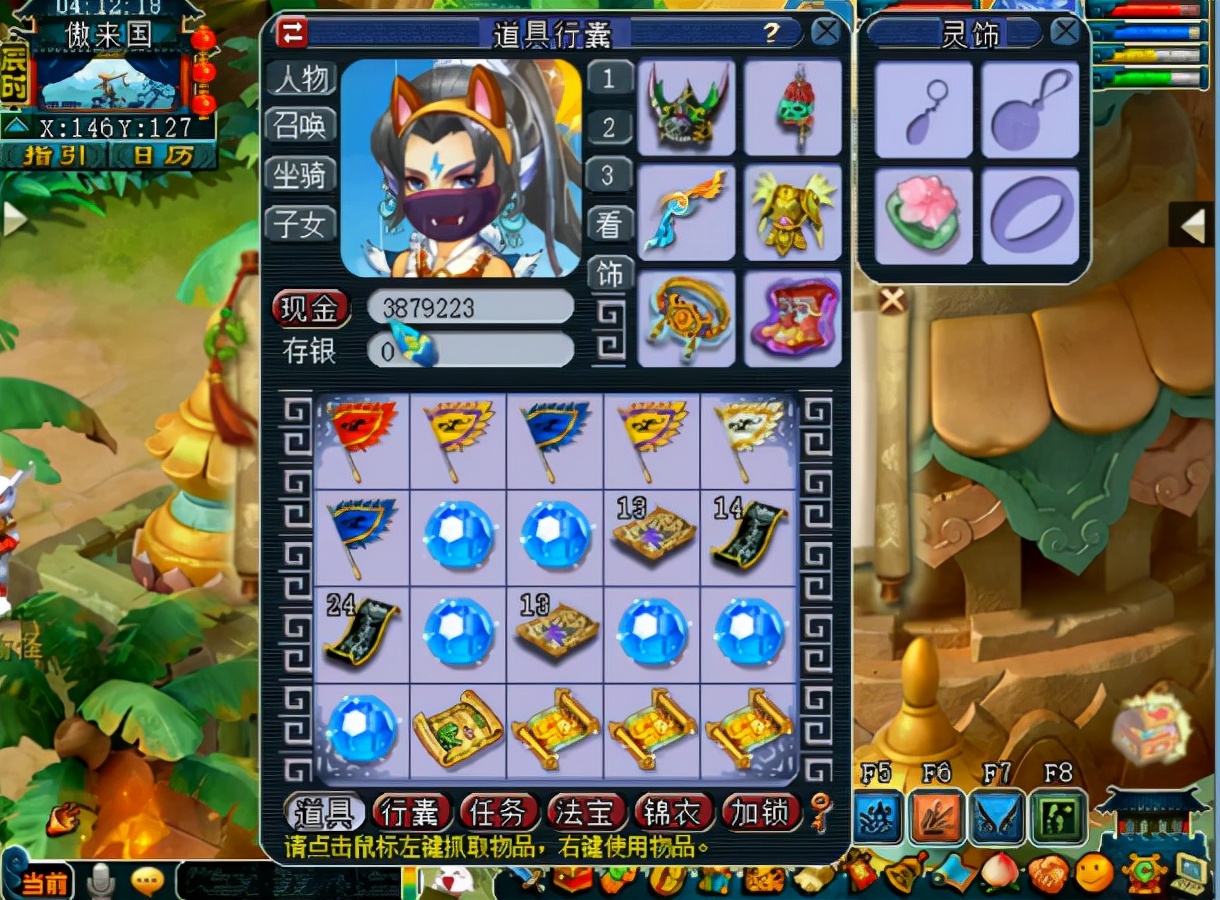Image resolution: width=1220 pixels, height=900 pixels.
Task: Switch to the 人物 character tab
Action: (301, 79)
